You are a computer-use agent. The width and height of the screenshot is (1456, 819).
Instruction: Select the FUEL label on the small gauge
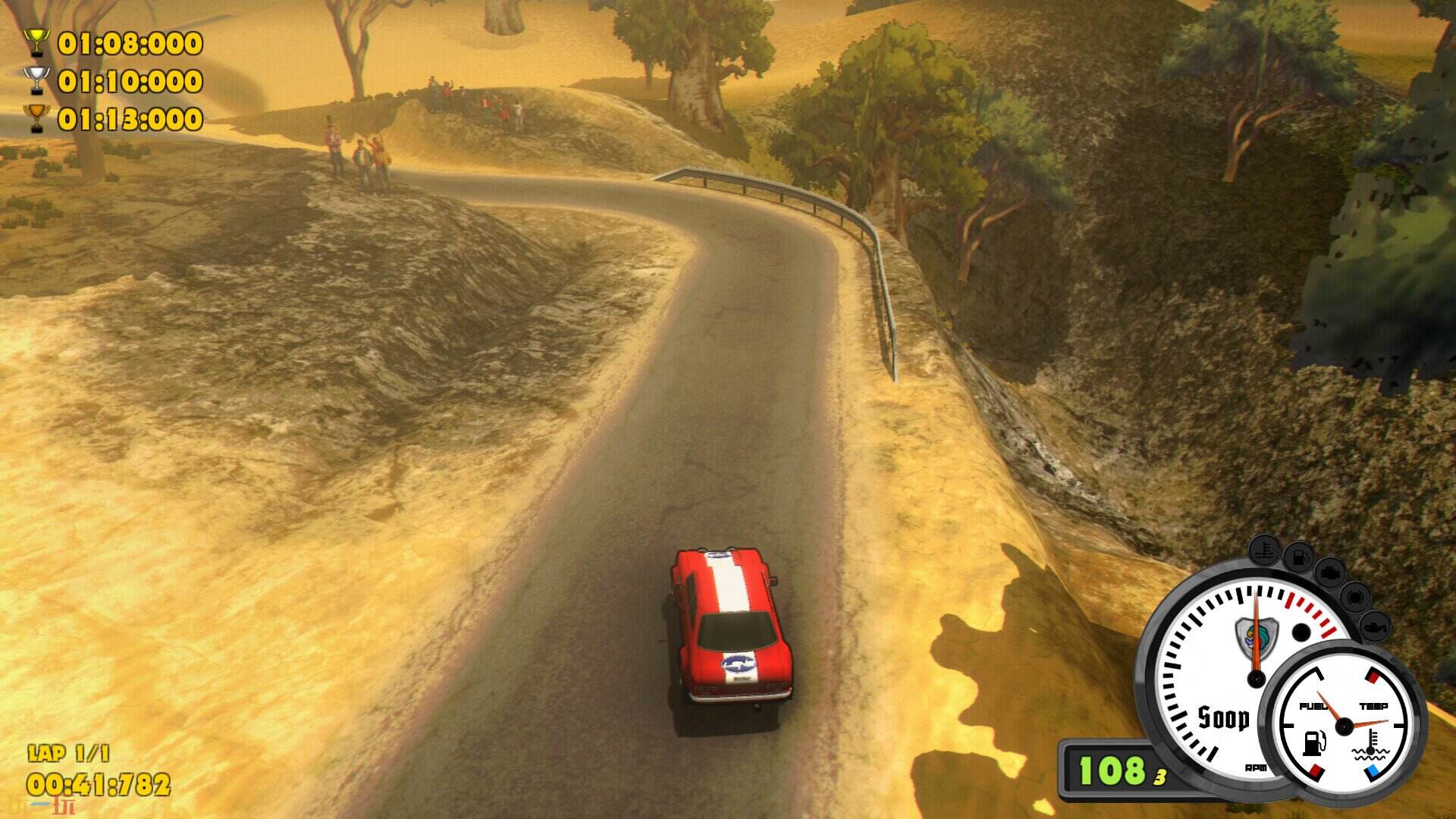tap(1314, 705)
